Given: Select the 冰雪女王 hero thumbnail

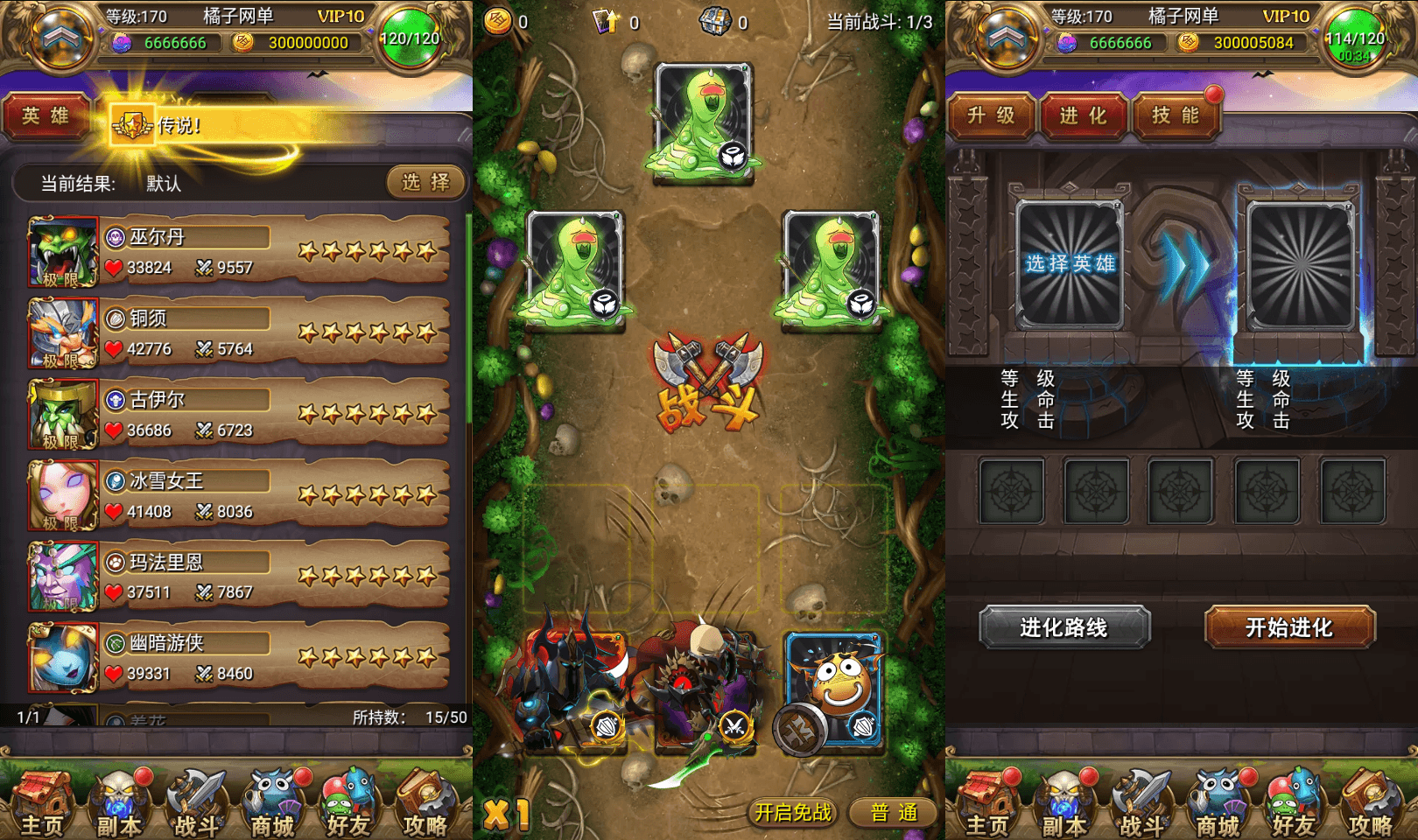Looking at the screenshot, I should (x=62, y=496).
